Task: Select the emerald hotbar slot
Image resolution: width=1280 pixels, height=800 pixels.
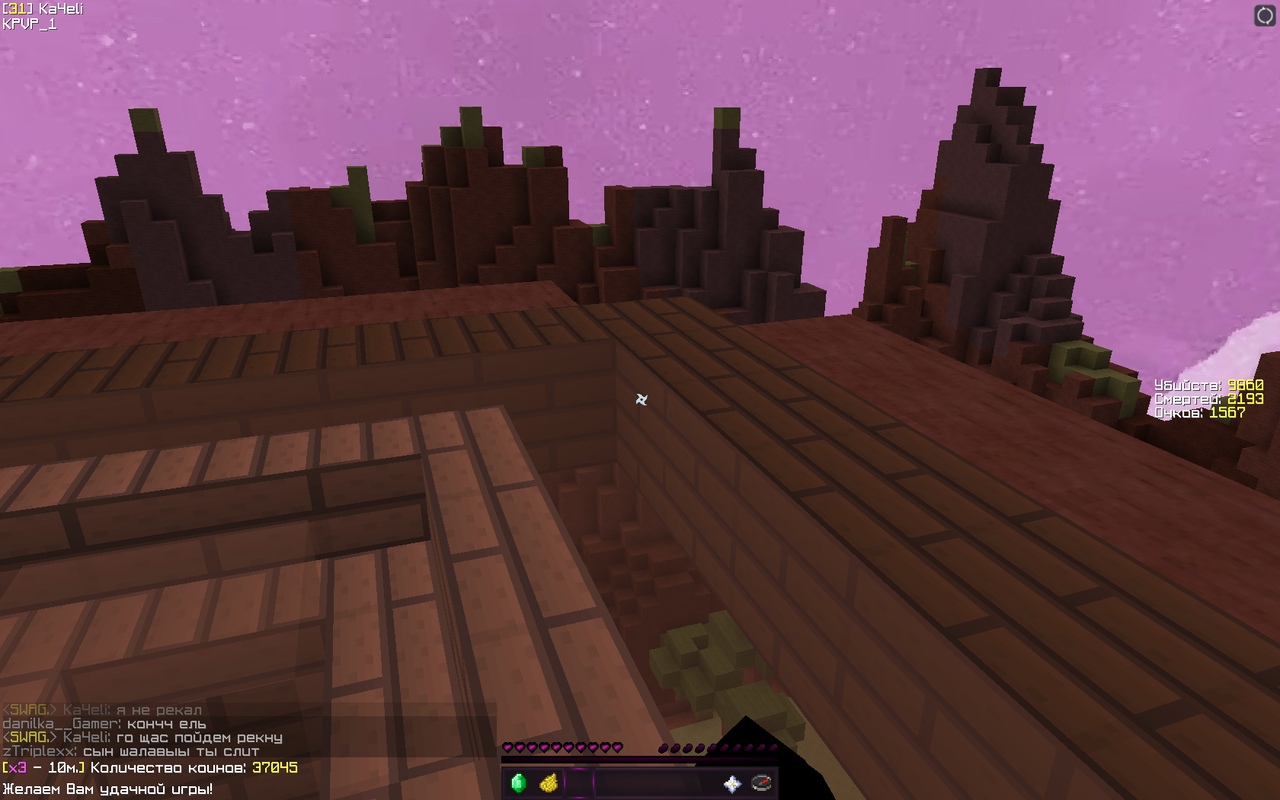Action: pyautogui.click(x=518, y=783)
